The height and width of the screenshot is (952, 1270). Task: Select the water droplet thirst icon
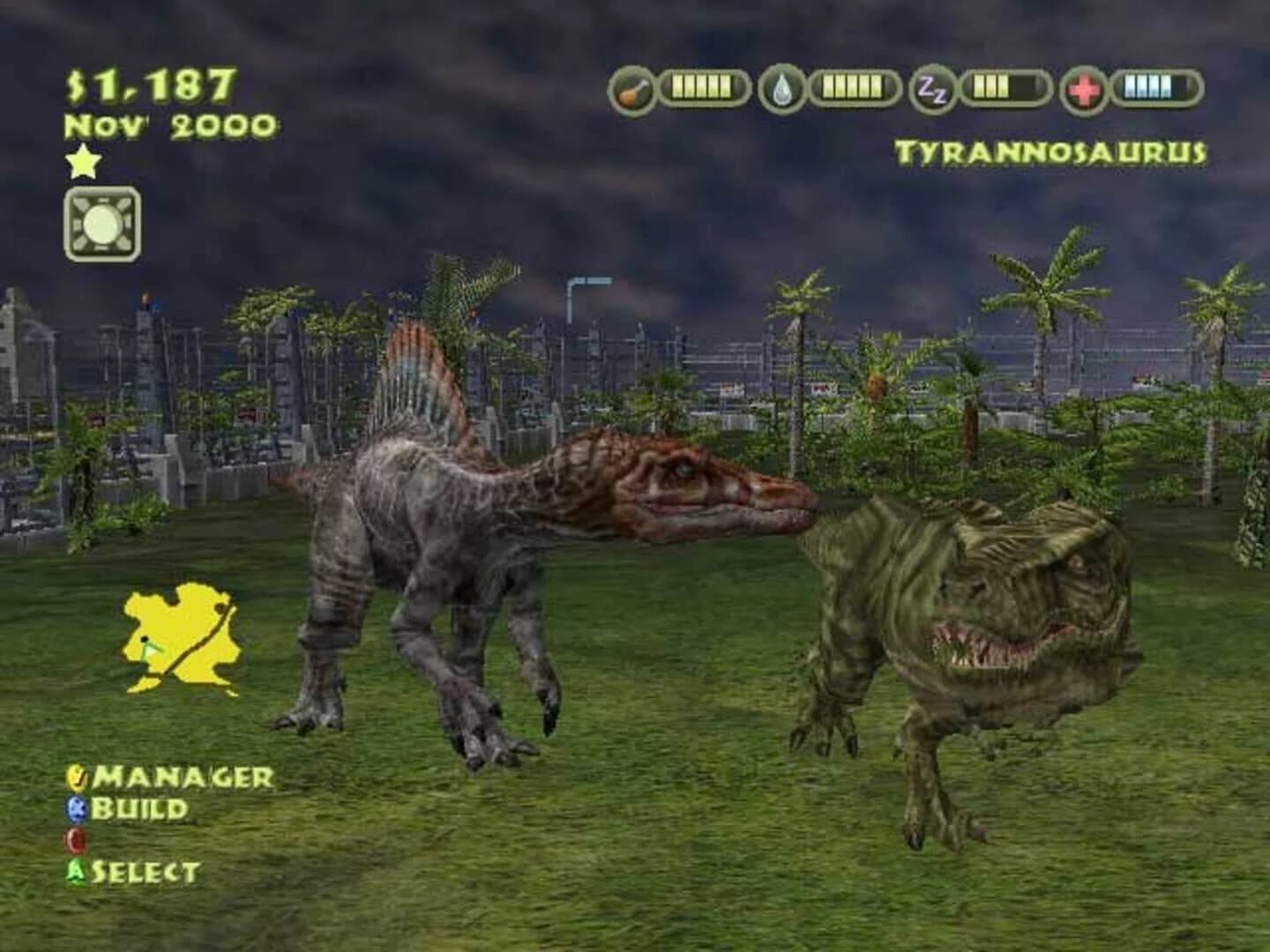tap(781, 86)
